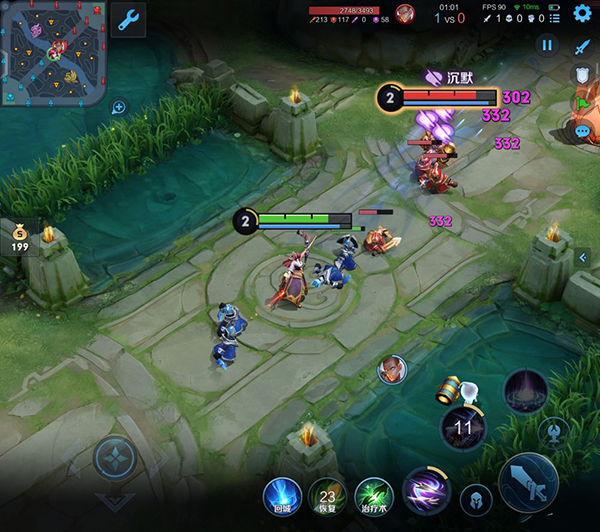Open the chat speech bubble

point(582,130)
